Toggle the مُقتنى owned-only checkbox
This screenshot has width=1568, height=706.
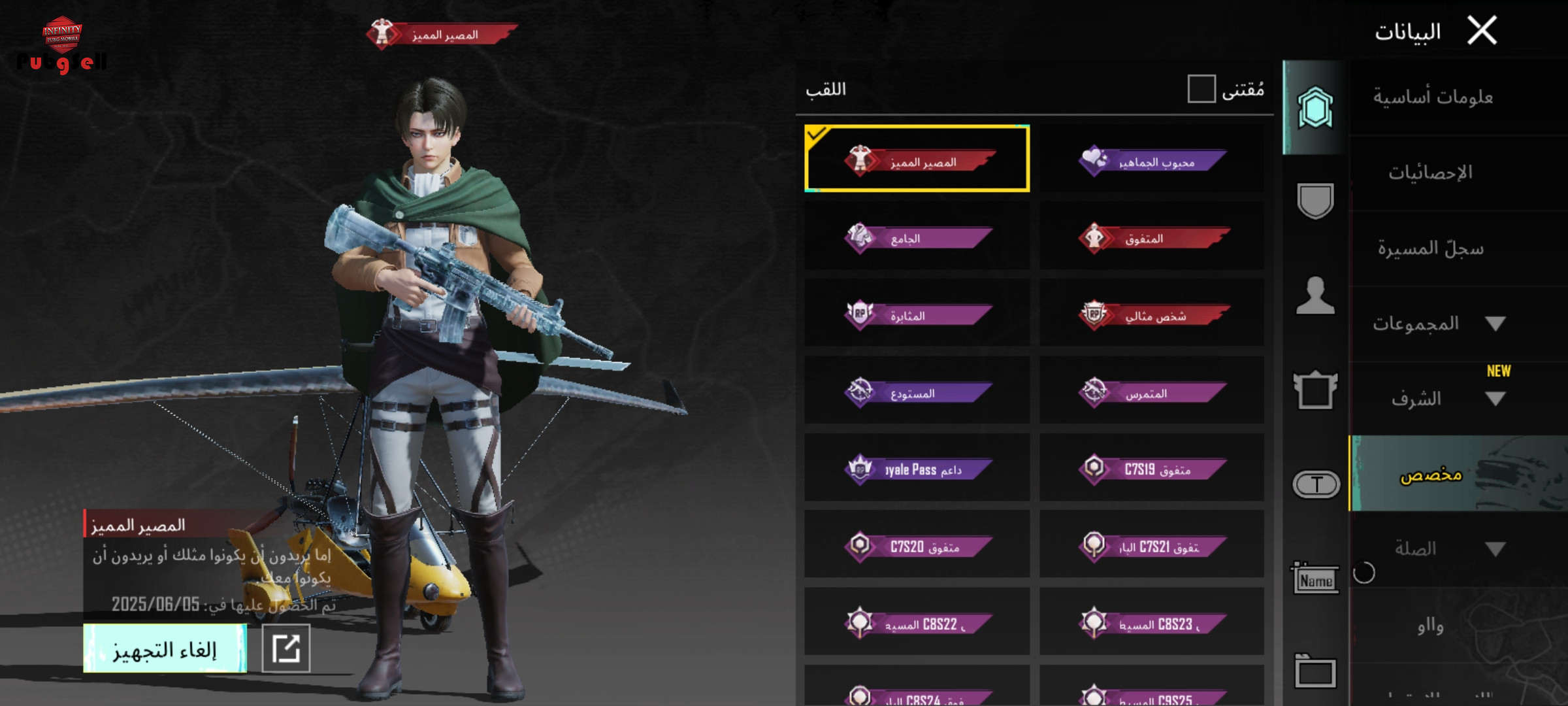click(x=1201, y=89)
